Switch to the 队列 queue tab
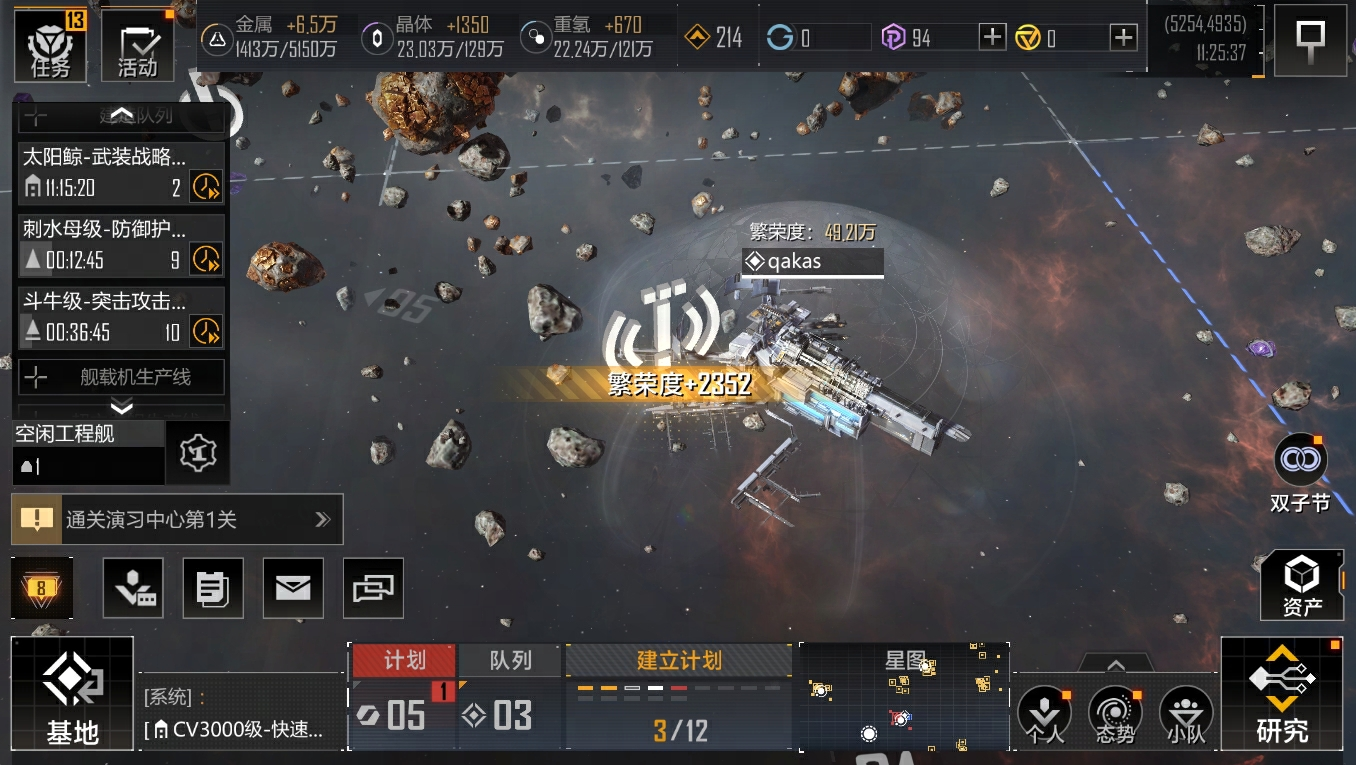This screenshot has width=1356, height=765. click(x=510, y=660)
